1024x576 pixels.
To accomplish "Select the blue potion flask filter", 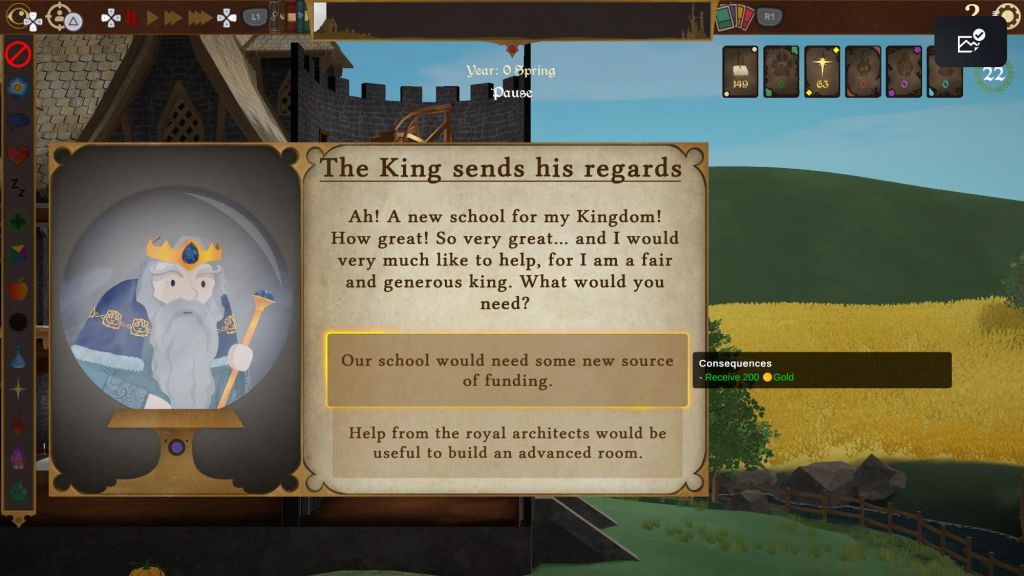I will (18, 356).
